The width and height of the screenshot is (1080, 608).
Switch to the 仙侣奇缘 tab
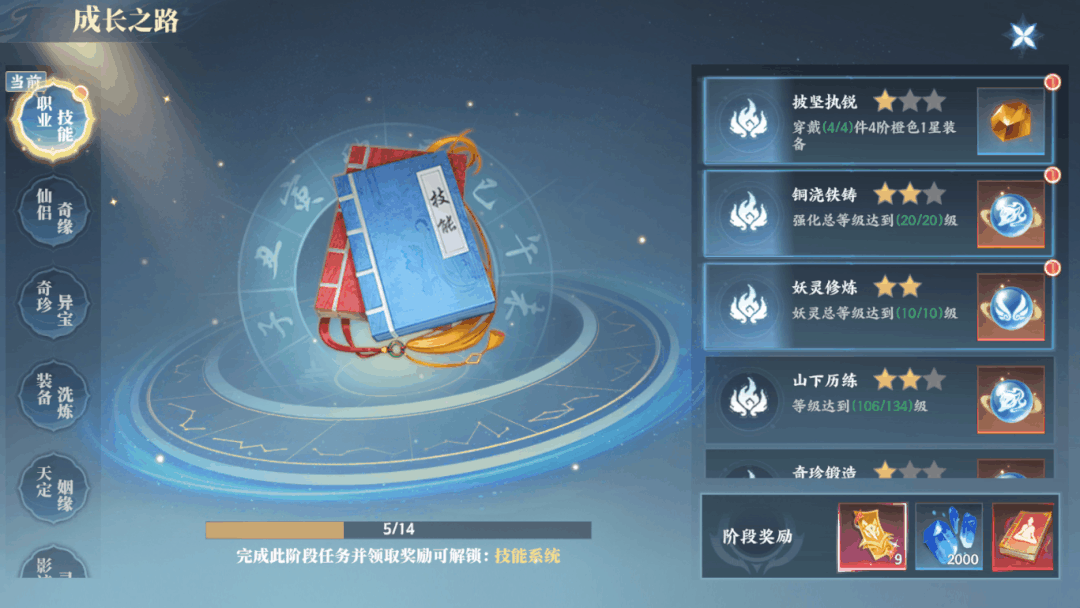(55, 210)
